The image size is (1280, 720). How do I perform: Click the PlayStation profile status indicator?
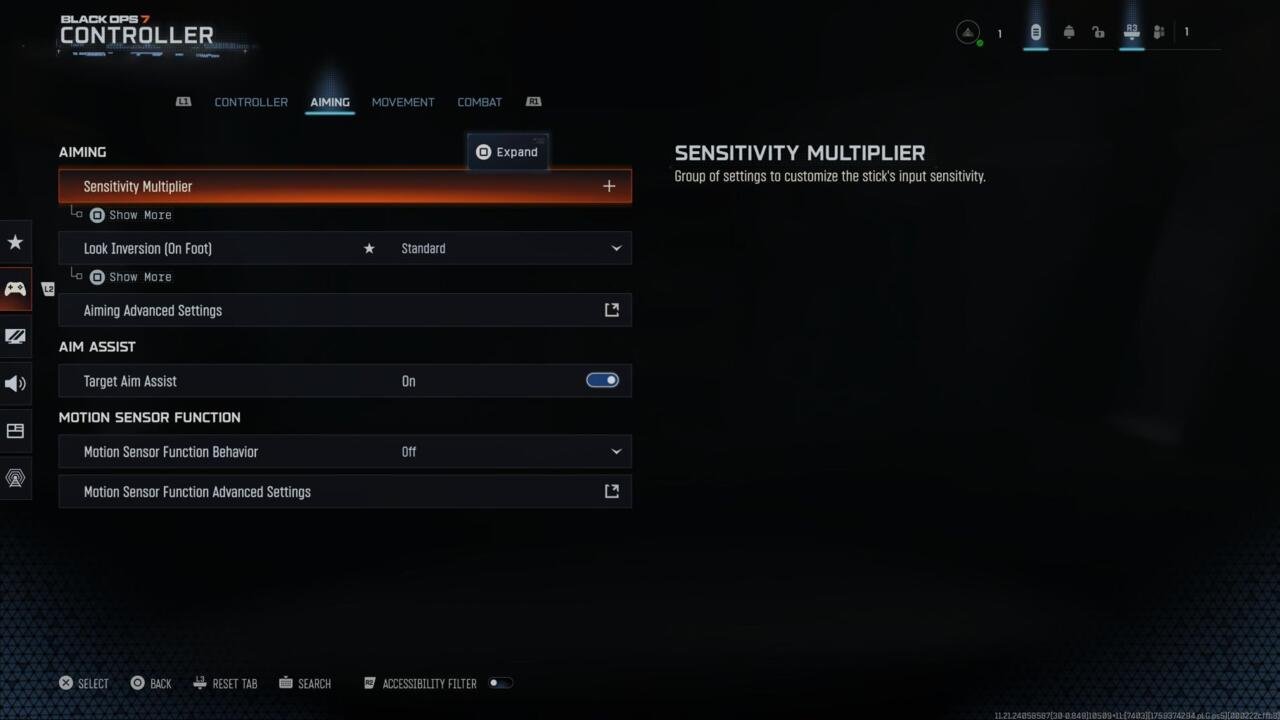[967, 31]
